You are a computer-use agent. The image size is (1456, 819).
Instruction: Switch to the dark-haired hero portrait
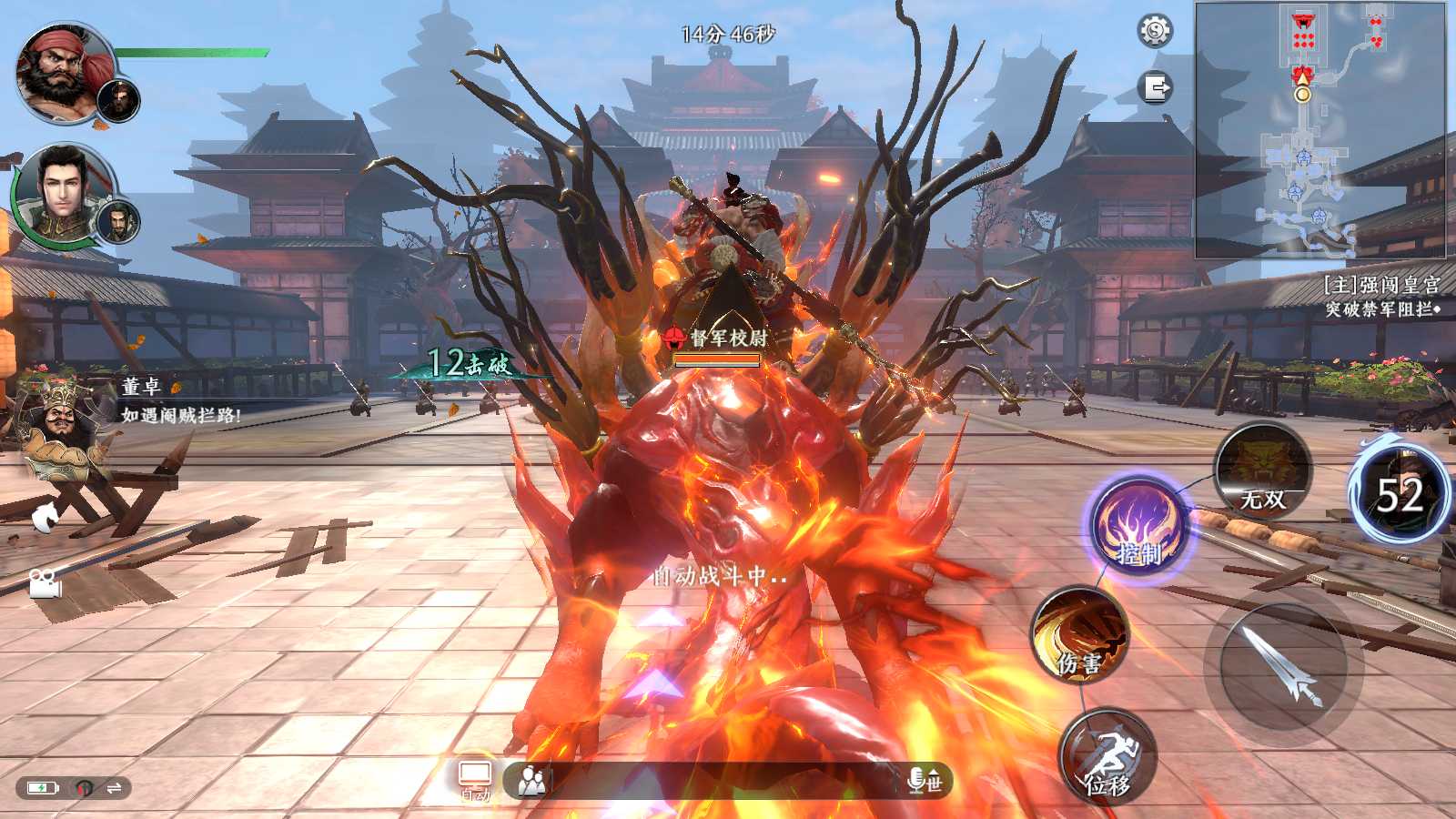(62, 193)
